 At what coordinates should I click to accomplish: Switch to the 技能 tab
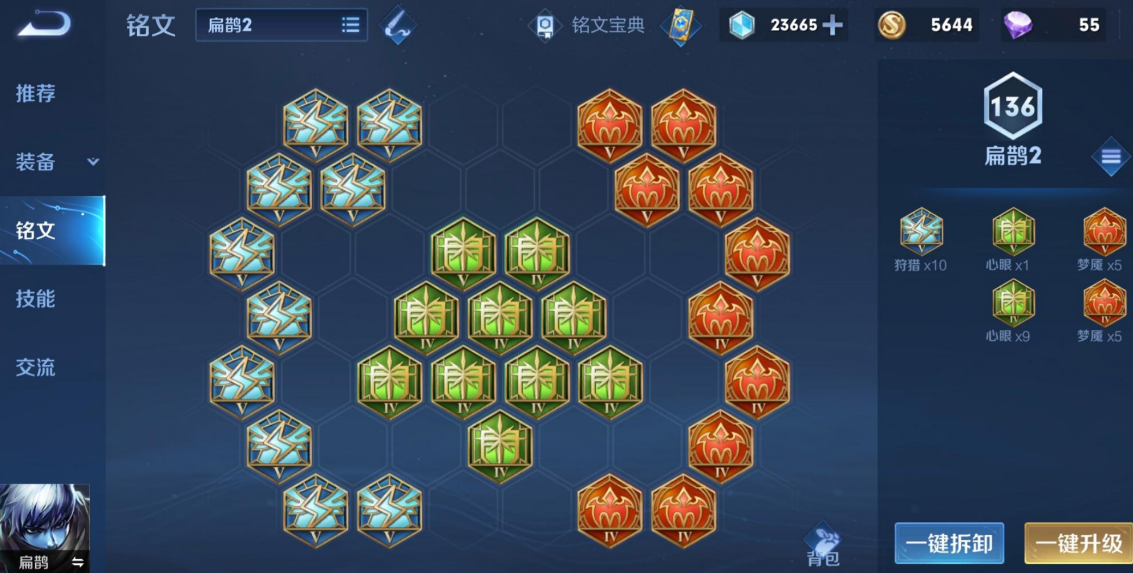(36, 299)
